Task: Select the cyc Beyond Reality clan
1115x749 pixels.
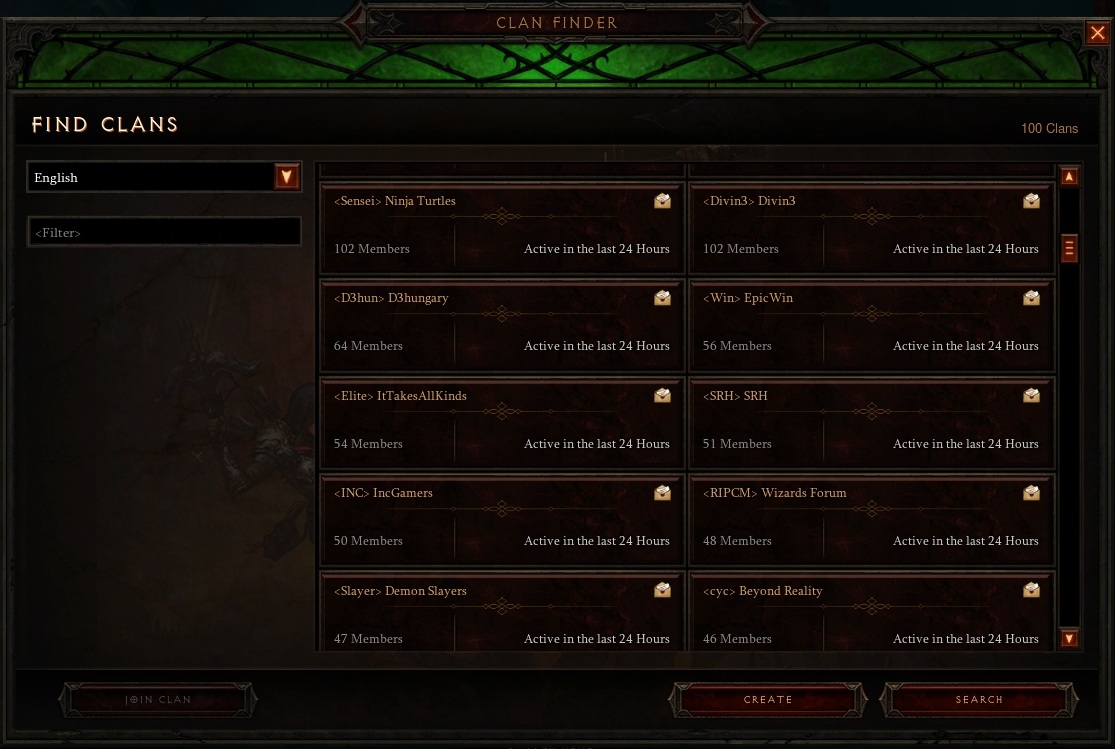Action: pyautogui.click(x=871, y=612)
